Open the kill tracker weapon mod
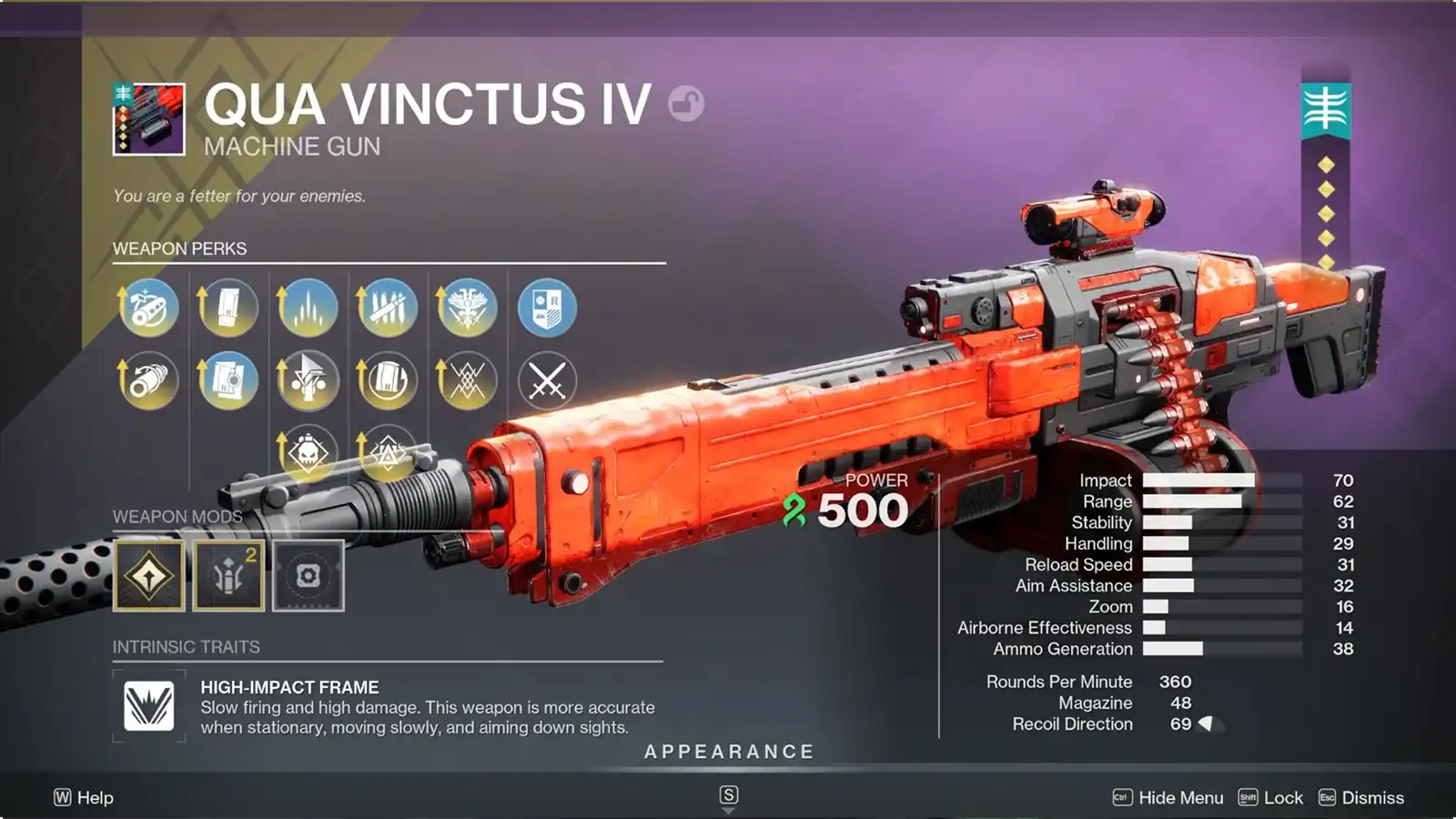Viewport: 1456px width, 819px height. pyautogui.click(x=149, y=573)
